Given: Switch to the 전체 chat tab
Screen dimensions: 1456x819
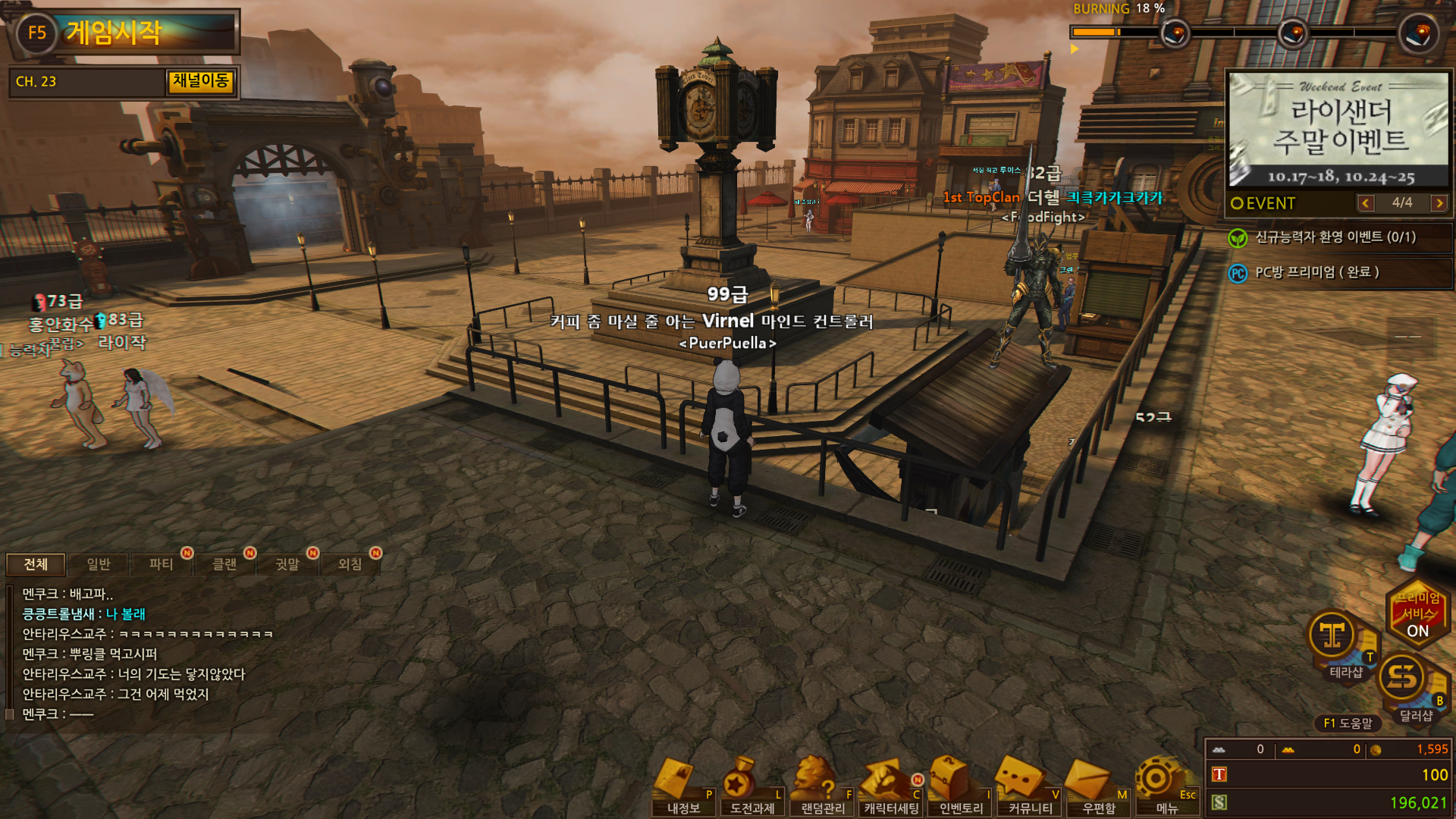Looking at the screenshot, I should (x=36, y=563).
